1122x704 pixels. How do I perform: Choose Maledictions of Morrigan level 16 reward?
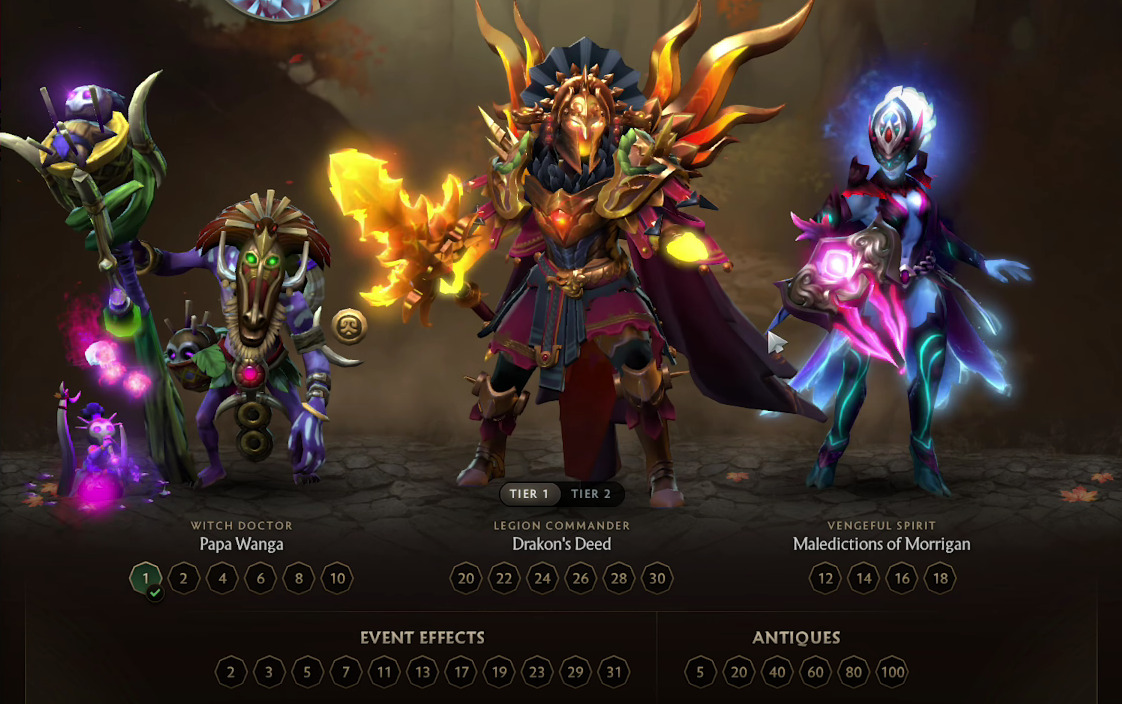(902, 578)
